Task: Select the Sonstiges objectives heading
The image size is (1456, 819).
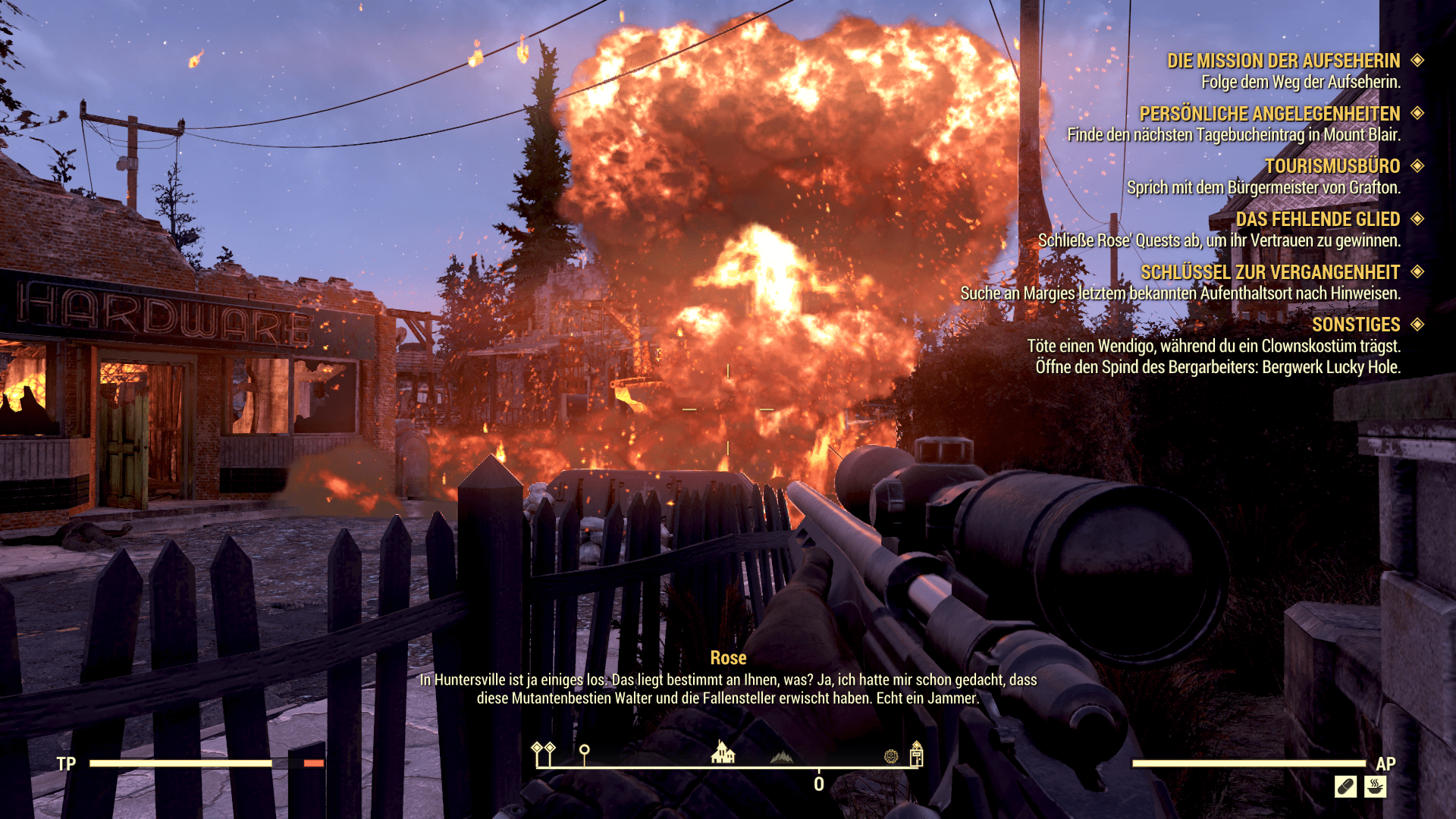Action: [x=1356, y=325]
